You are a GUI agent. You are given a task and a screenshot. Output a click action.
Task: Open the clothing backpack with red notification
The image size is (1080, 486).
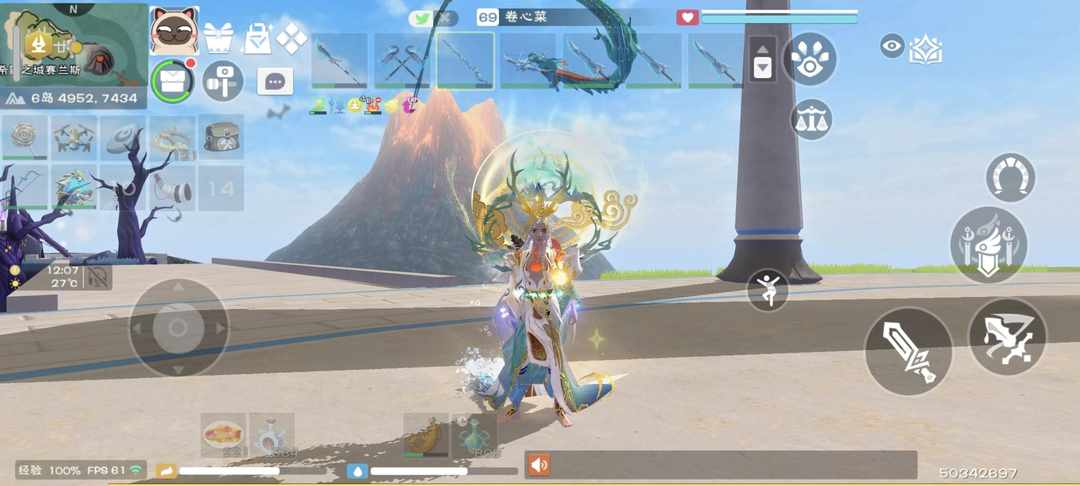pos(173,80)
